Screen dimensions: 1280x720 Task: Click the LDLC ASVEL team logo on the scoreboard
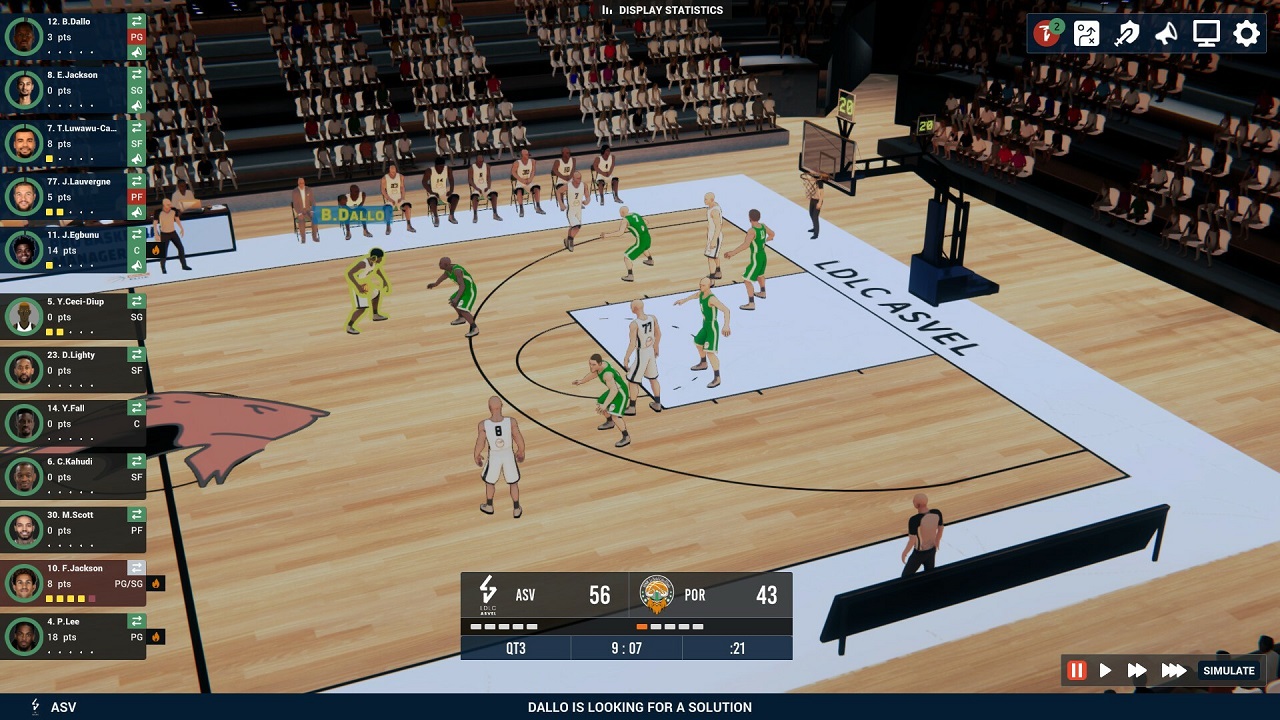487,593
